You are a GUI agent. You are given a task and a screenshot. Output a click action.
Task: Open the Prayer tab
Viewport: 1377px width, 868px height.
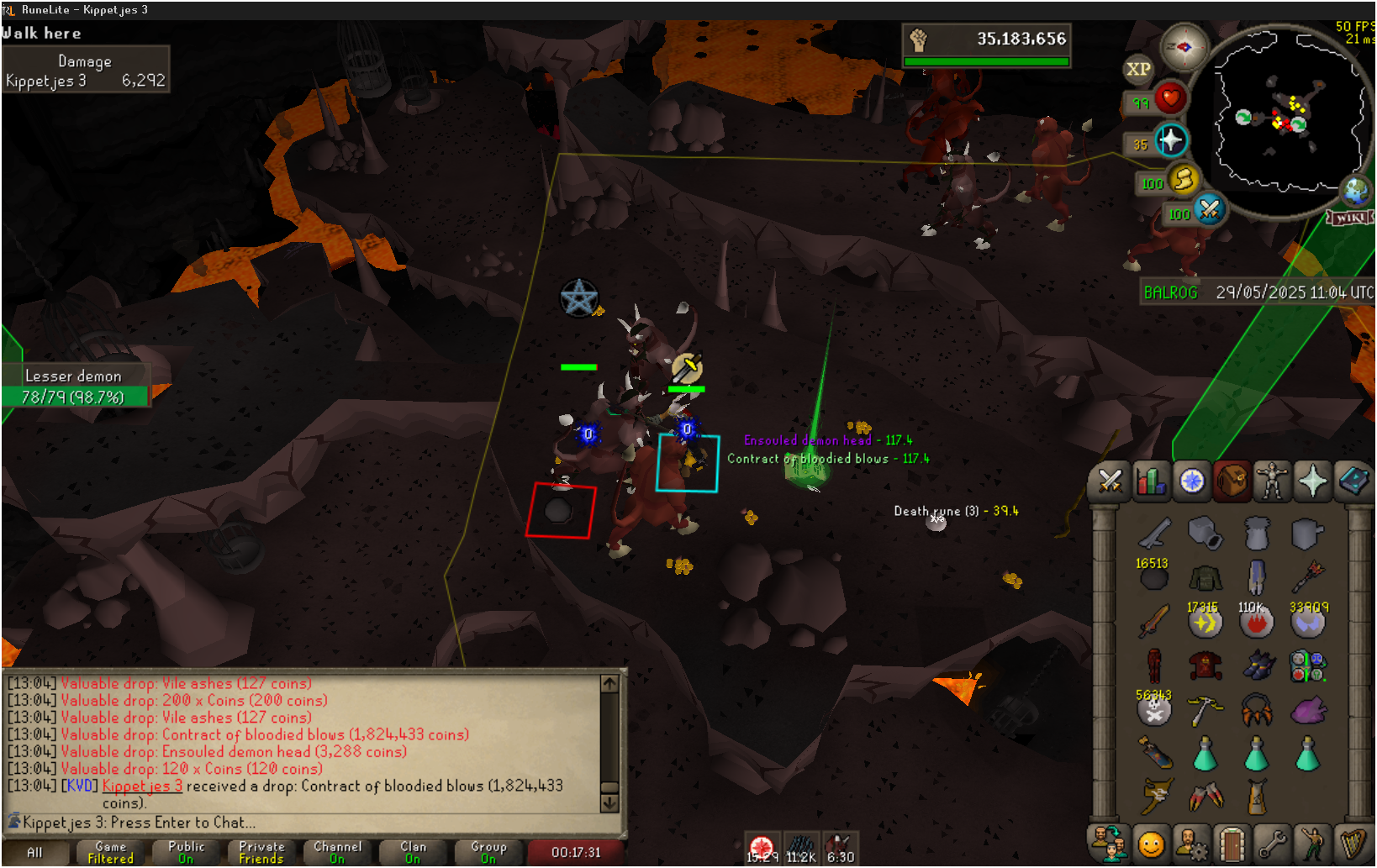click(x=1312, y=481)
